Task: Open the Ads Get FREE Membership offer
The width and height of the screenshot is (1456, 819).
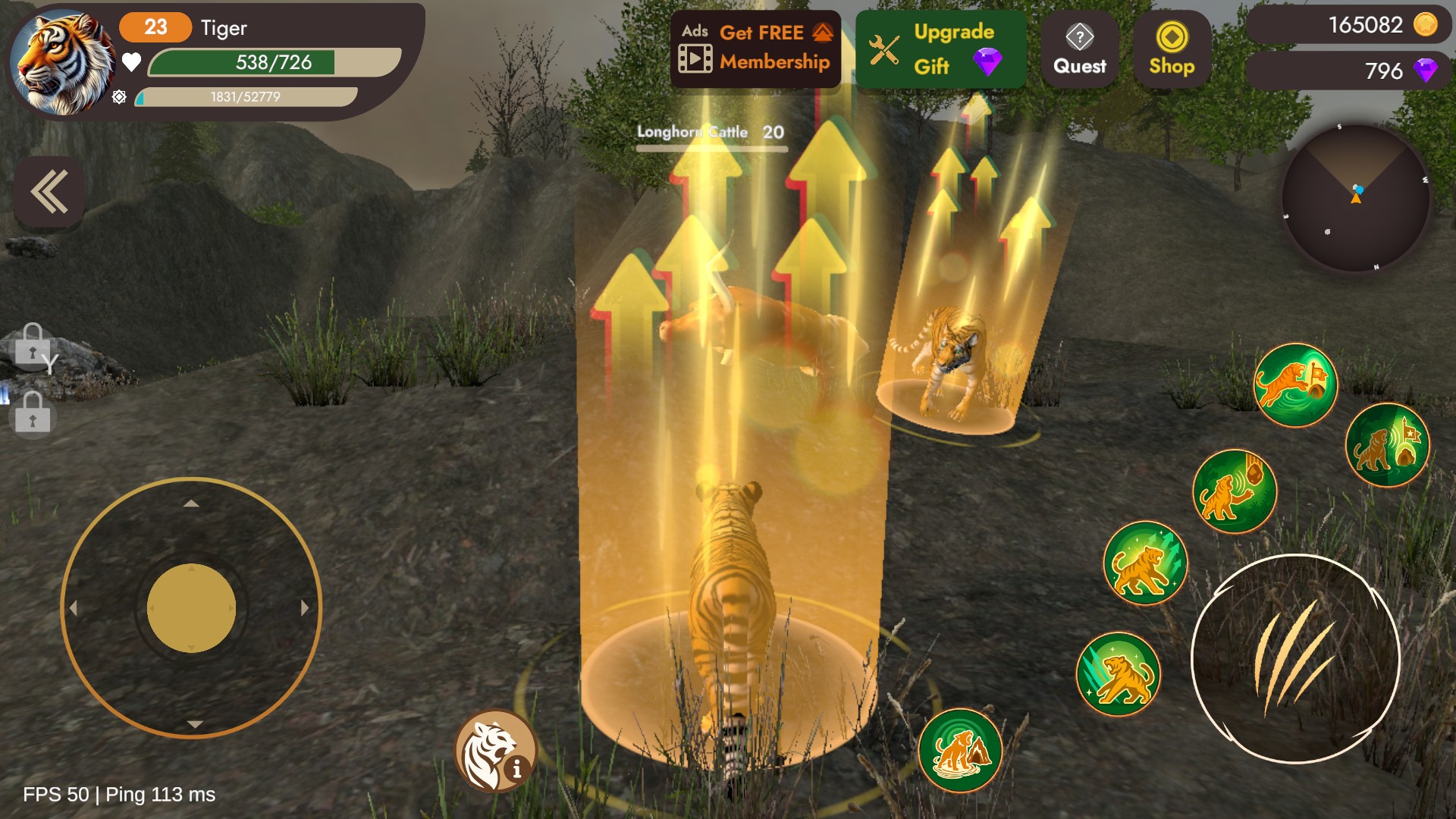Action: (x=755, y=49)
